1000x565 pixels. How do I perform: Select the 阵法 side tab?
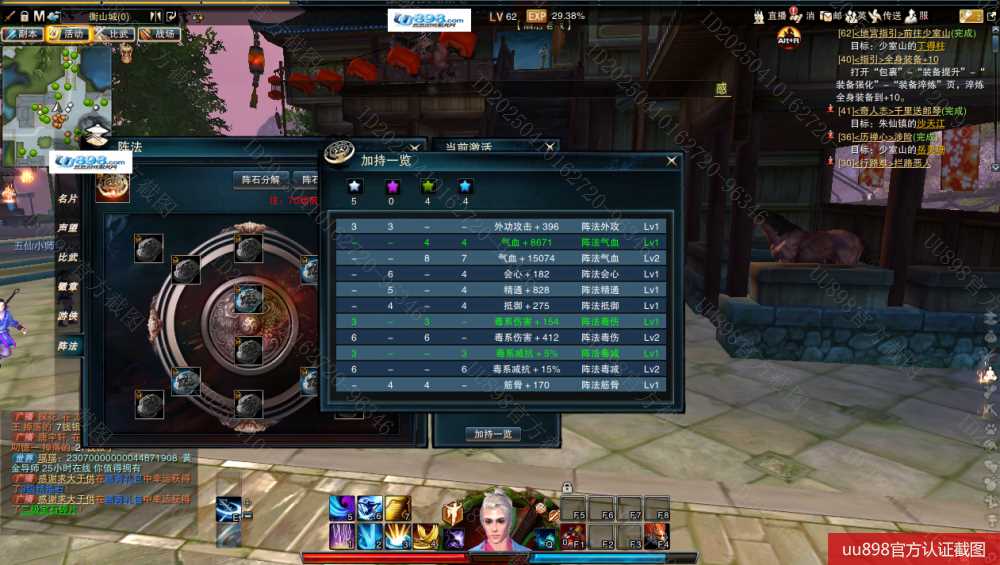(68, 345)
